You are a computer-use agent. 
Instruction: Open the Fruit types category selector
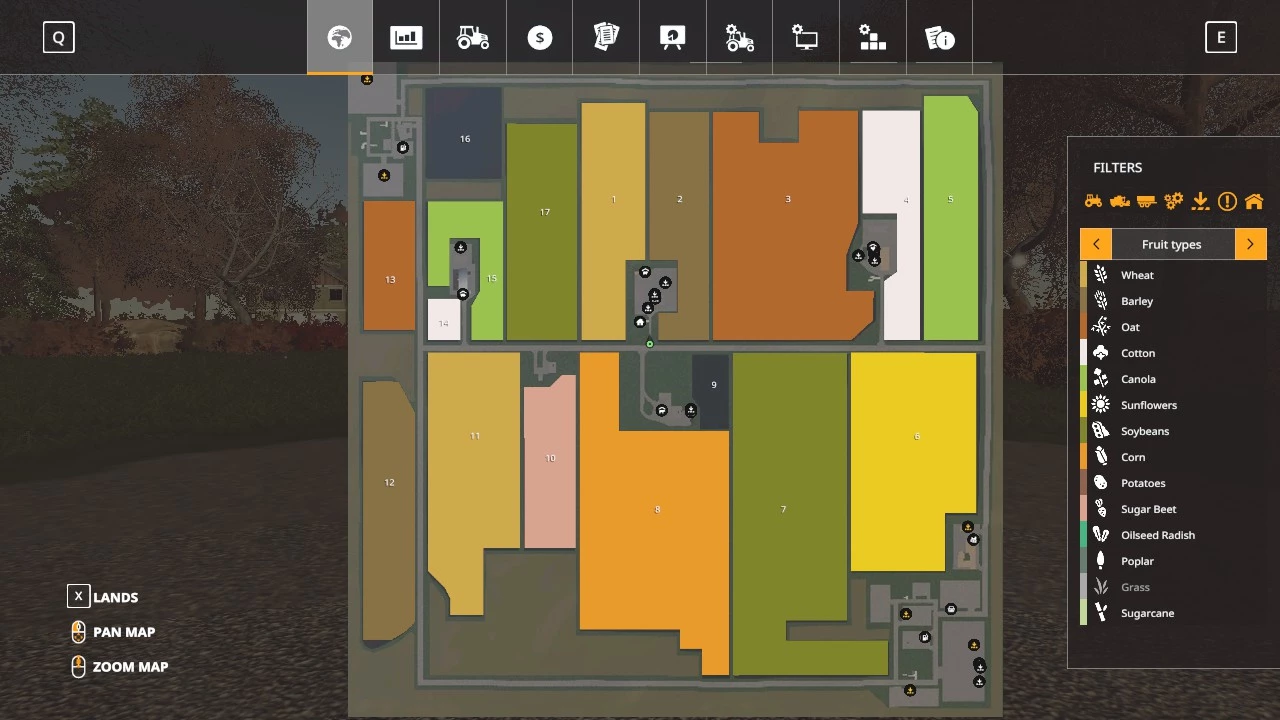1171,243
